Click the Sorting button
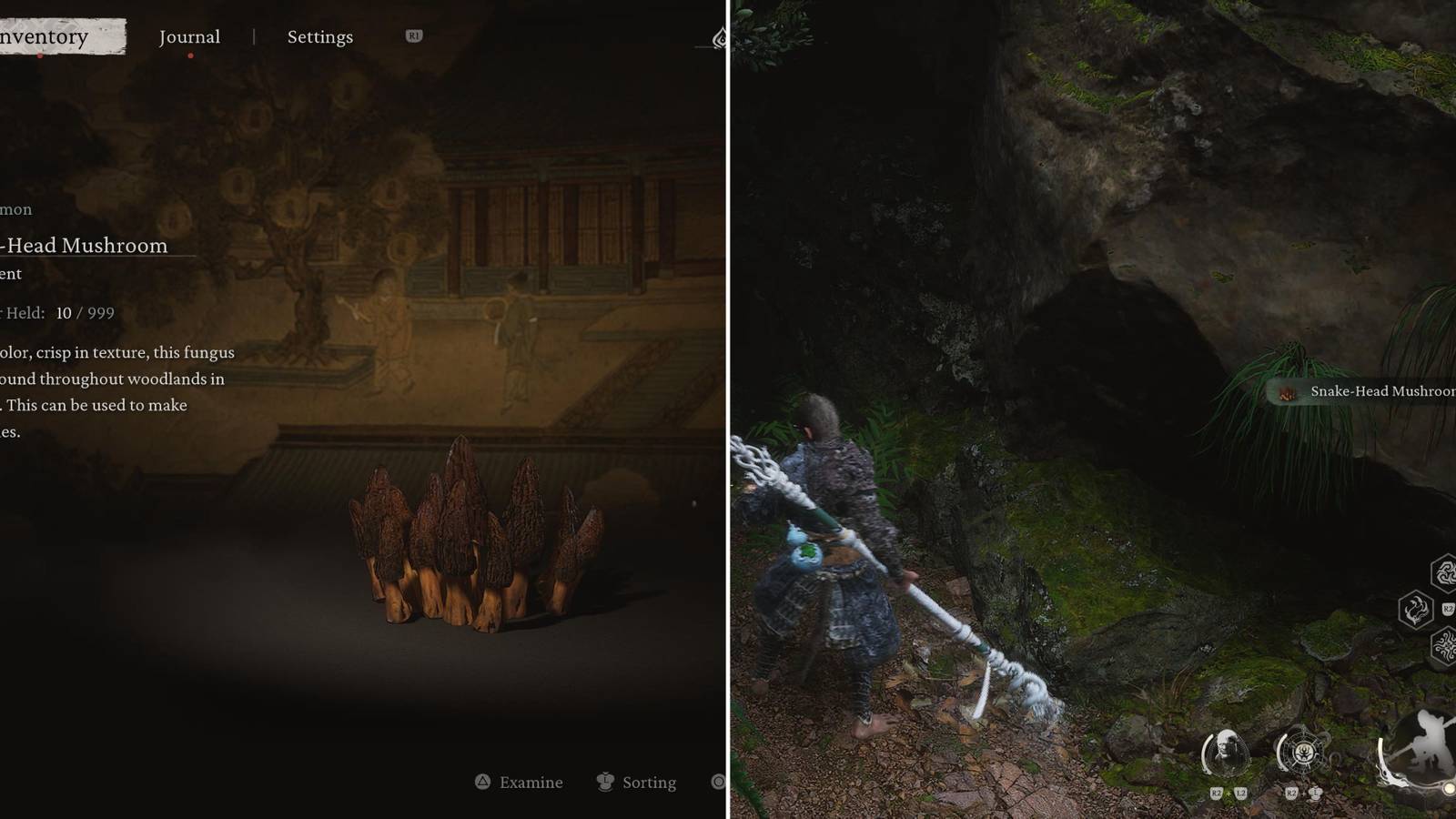1456x819 pixels. (x=648, y=783)
